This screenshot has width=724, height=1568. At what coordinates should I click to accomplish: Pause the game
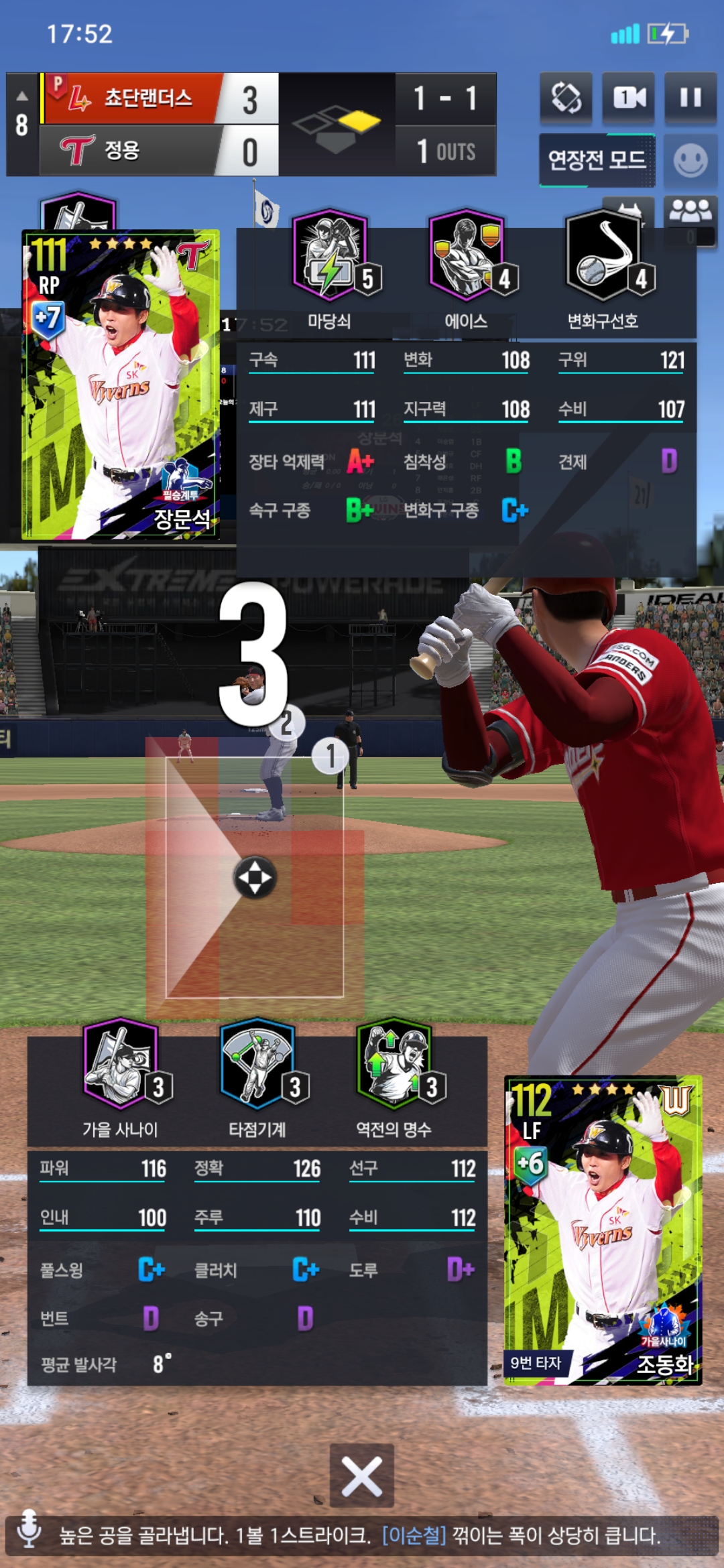coord(690,98)
